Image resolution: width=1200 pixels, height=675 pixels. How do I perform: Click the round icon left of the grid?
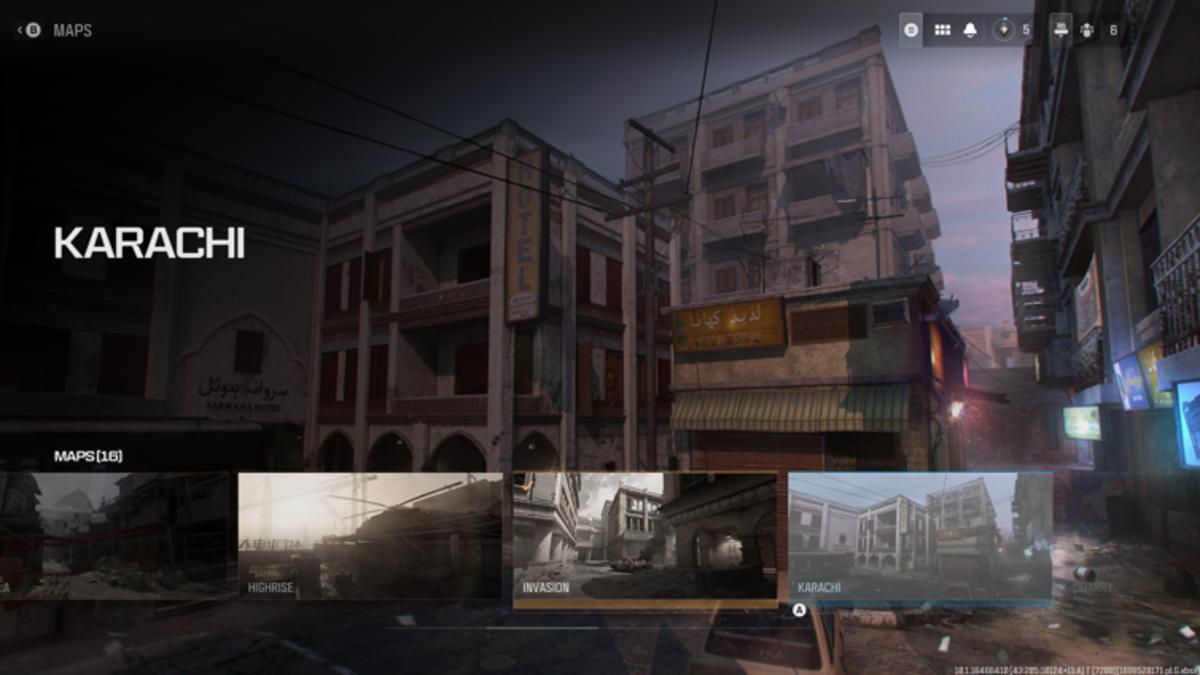point(911,30)
